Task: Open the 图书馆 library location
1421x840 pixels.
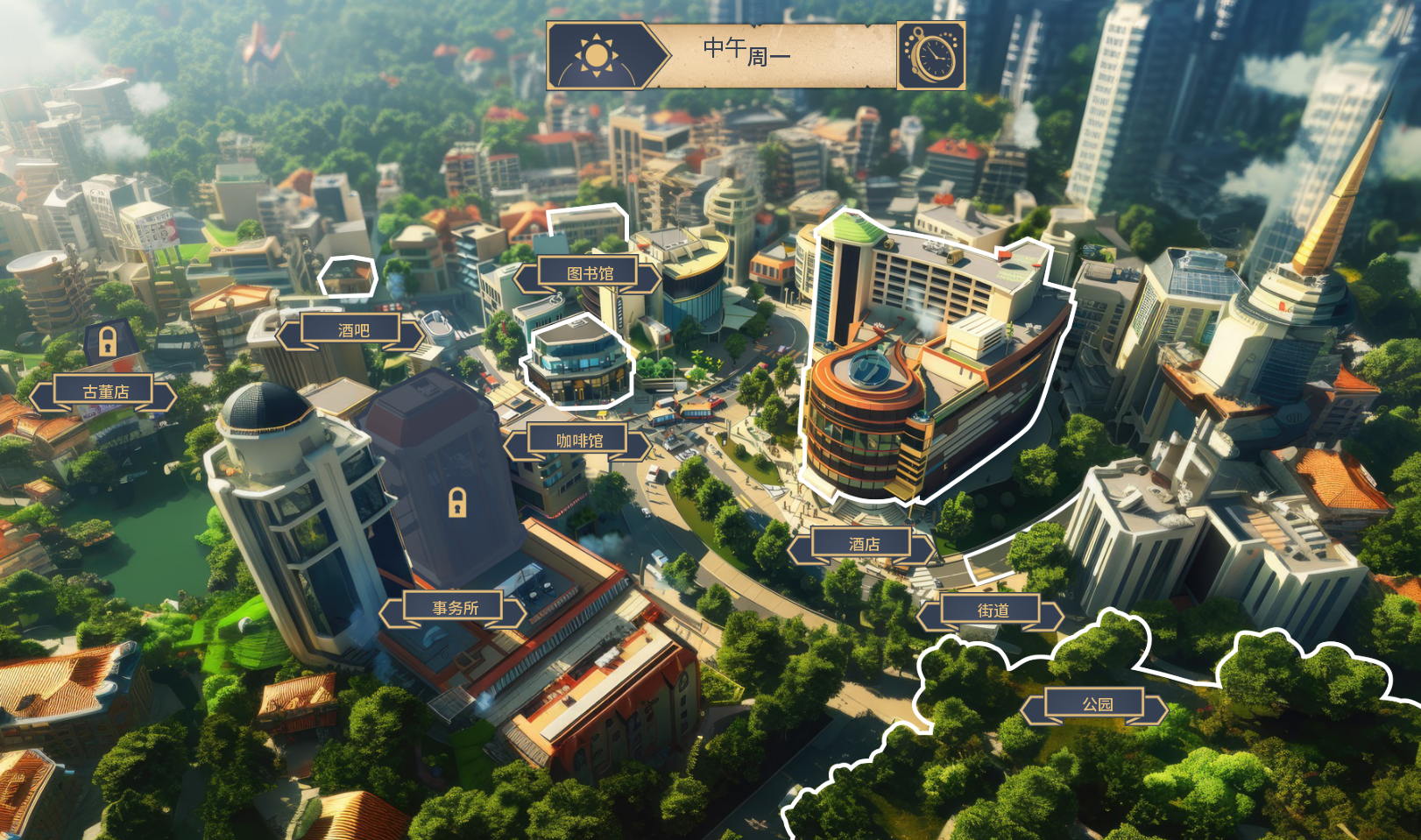Action: pyautogui.click(x=590, y=274)
